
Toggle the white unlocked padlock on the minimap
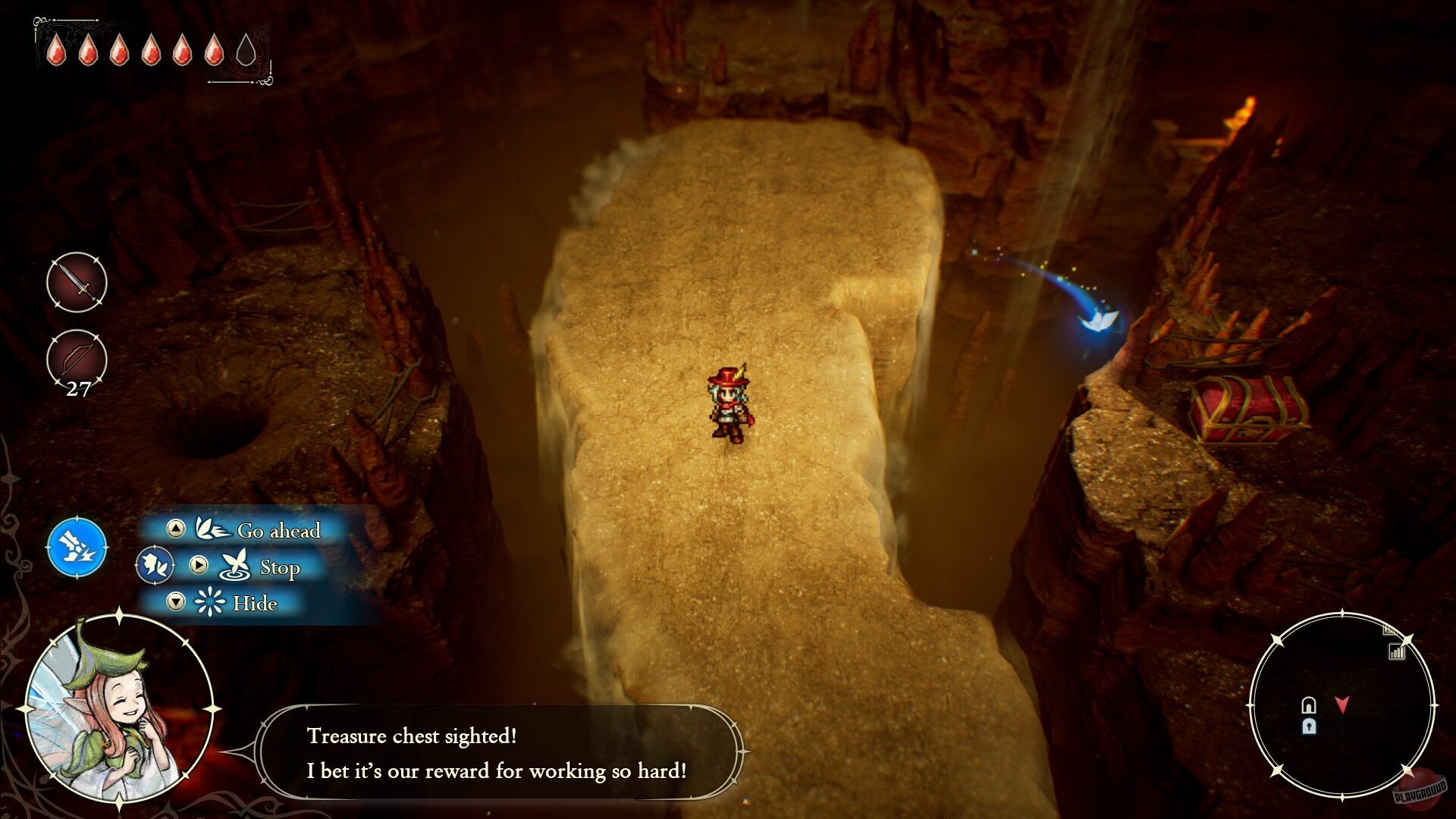coord(1309,704)
